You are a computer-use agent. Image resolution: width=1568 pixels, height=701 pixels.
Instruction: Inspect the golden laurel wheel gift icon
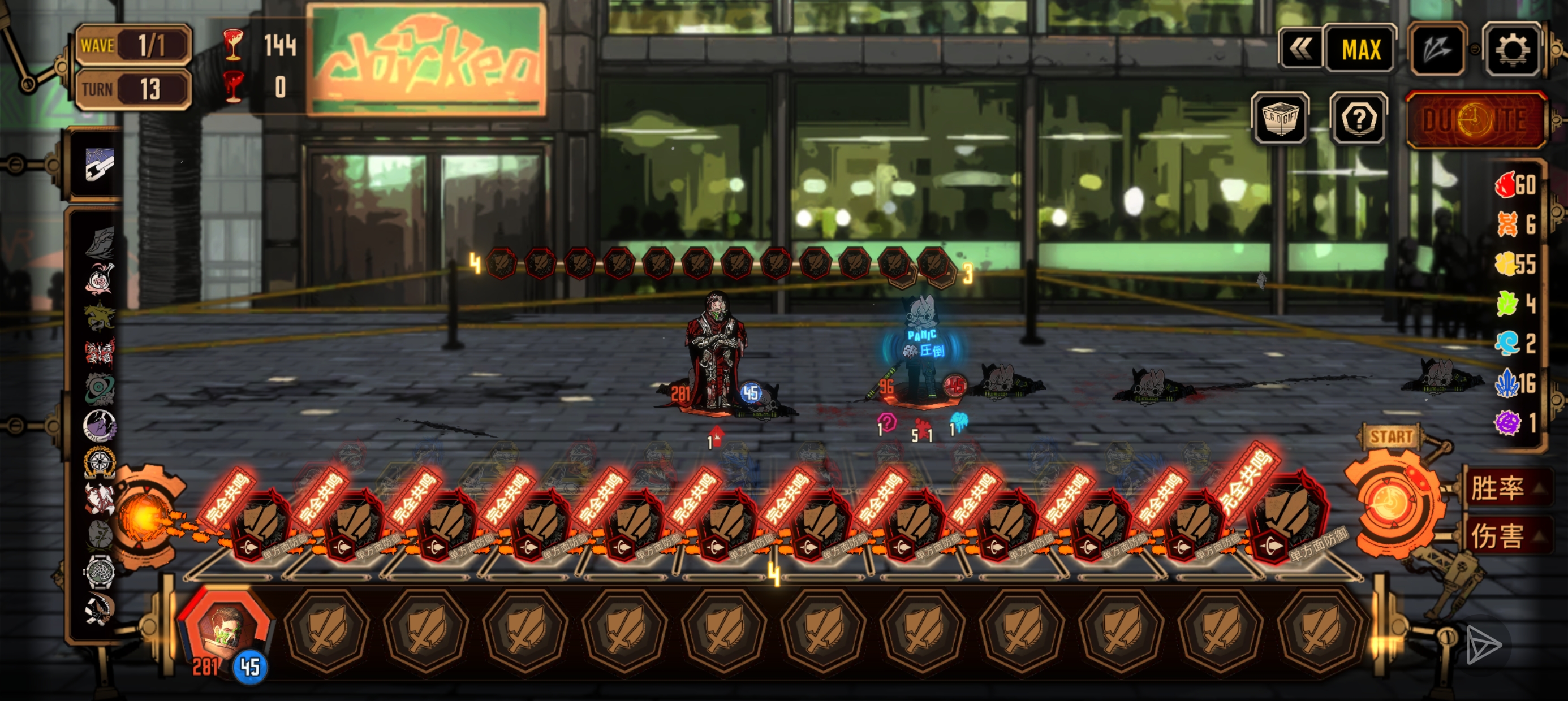pos(99,462)
